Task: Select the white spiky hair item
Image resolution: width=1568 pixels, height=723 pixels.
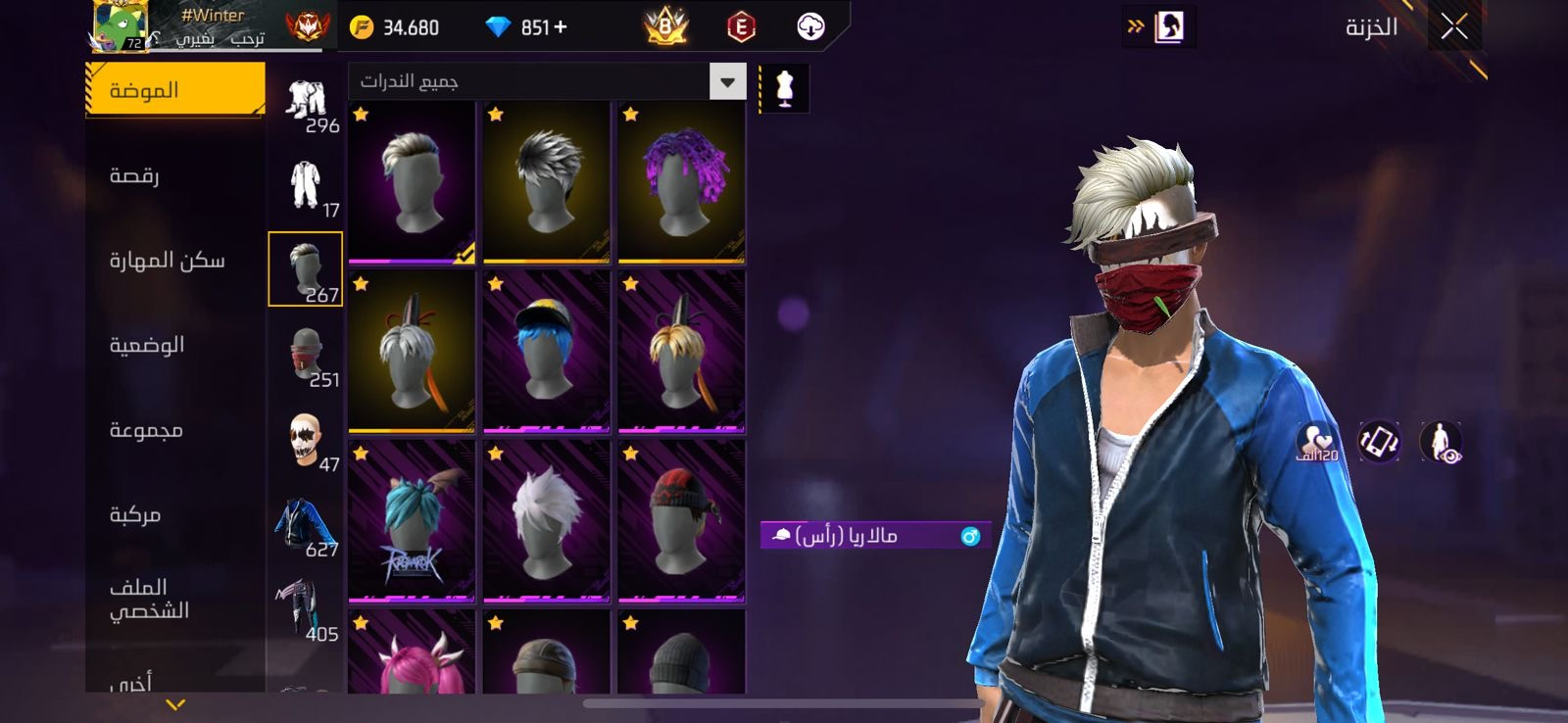Action: 547,521
